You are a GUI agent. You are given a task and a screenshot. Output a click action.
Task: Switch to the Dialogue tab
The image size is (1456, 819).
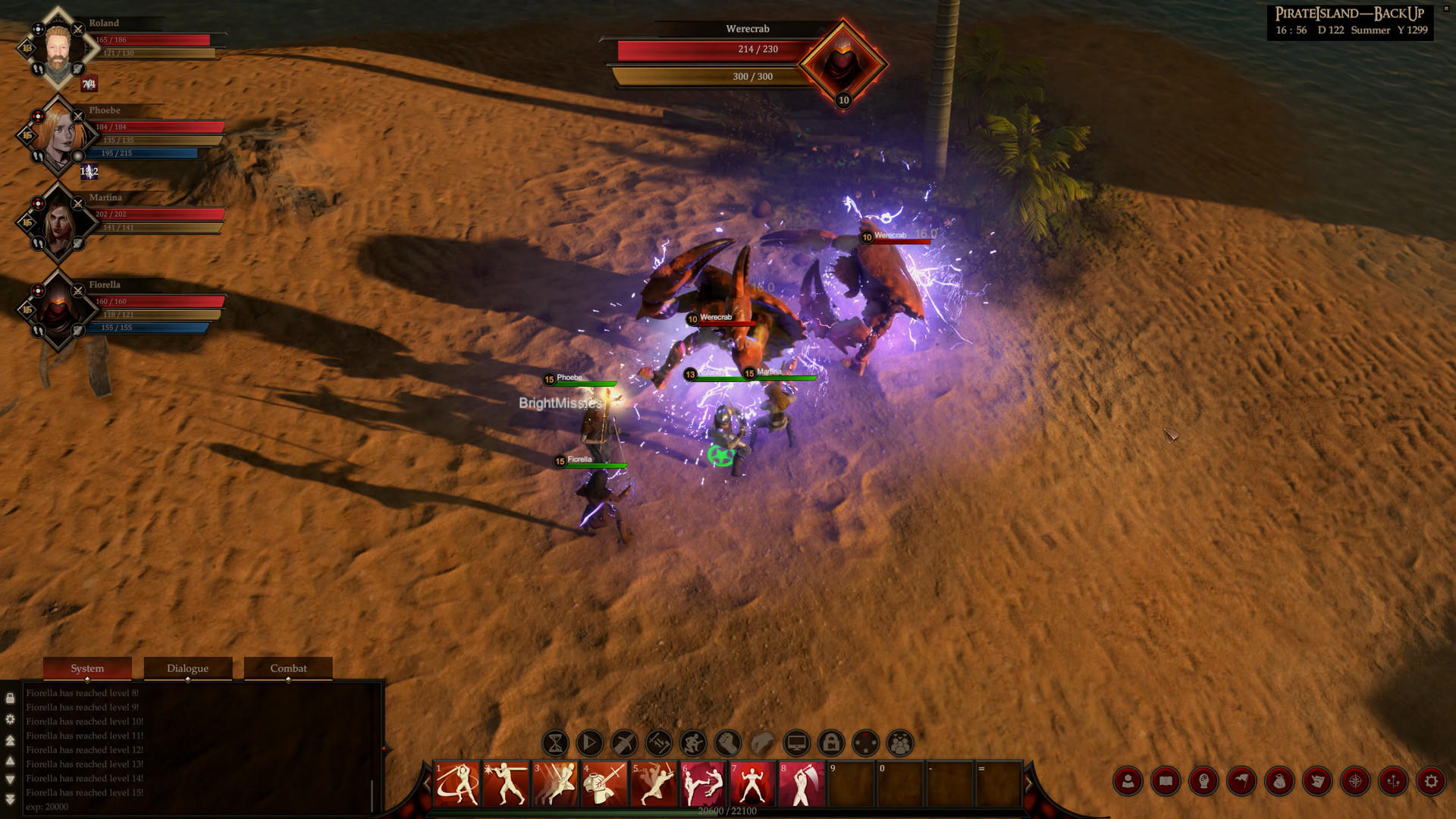(188, 668)
